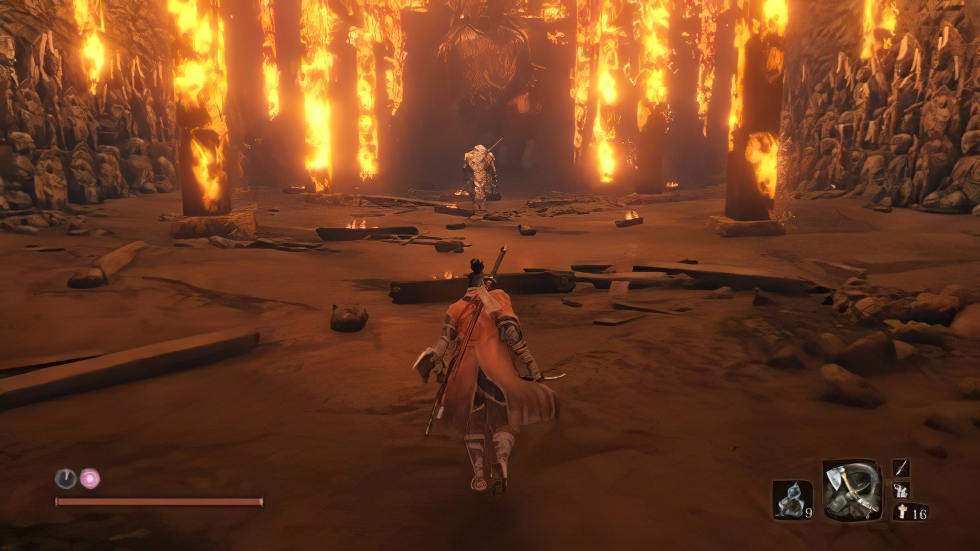Click the dark circular resurrection node icon
This screenshot has height=551, width=980.
tap(65, 478)
